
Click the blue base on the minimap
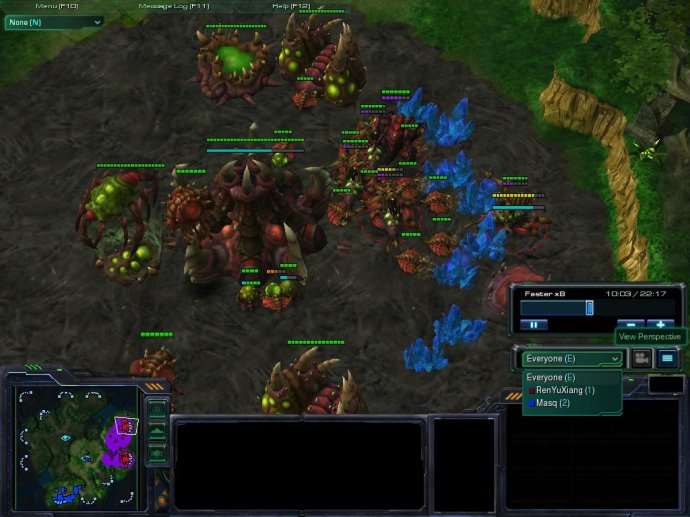(68, 491)
